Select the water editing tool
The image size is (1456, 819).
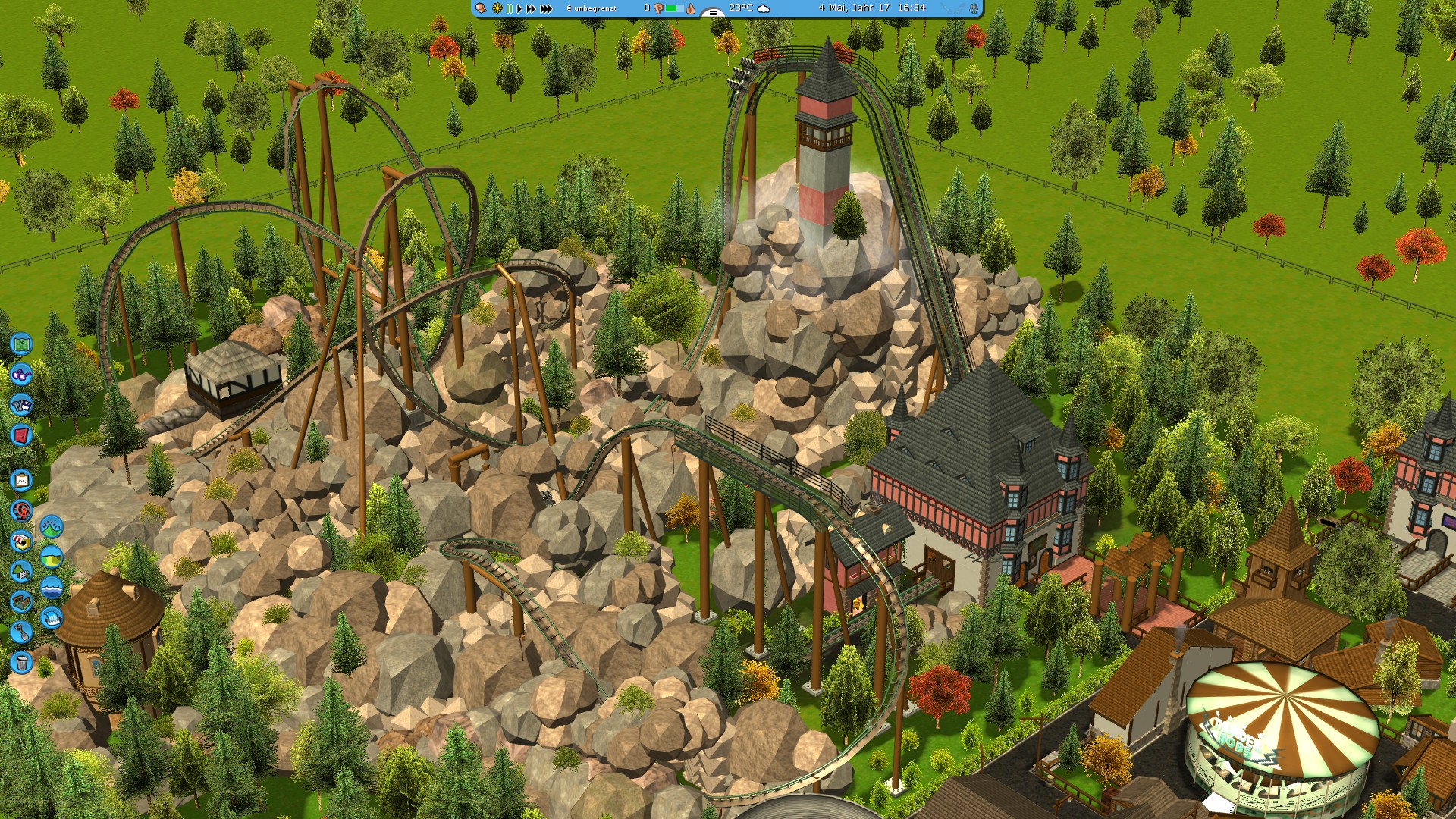(51, 588)
